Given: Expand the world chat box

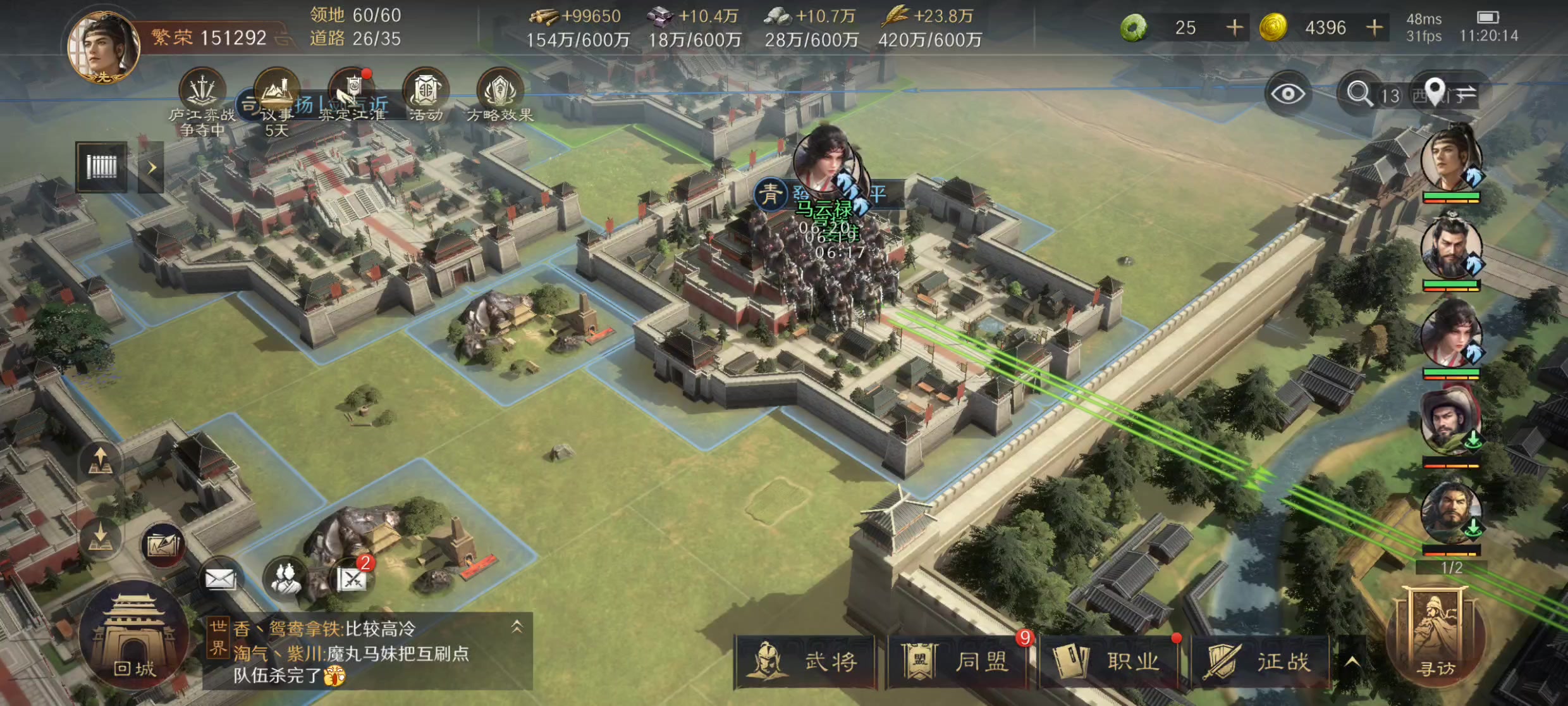Looking at the screenshot, I should click(x=517, y=627).
